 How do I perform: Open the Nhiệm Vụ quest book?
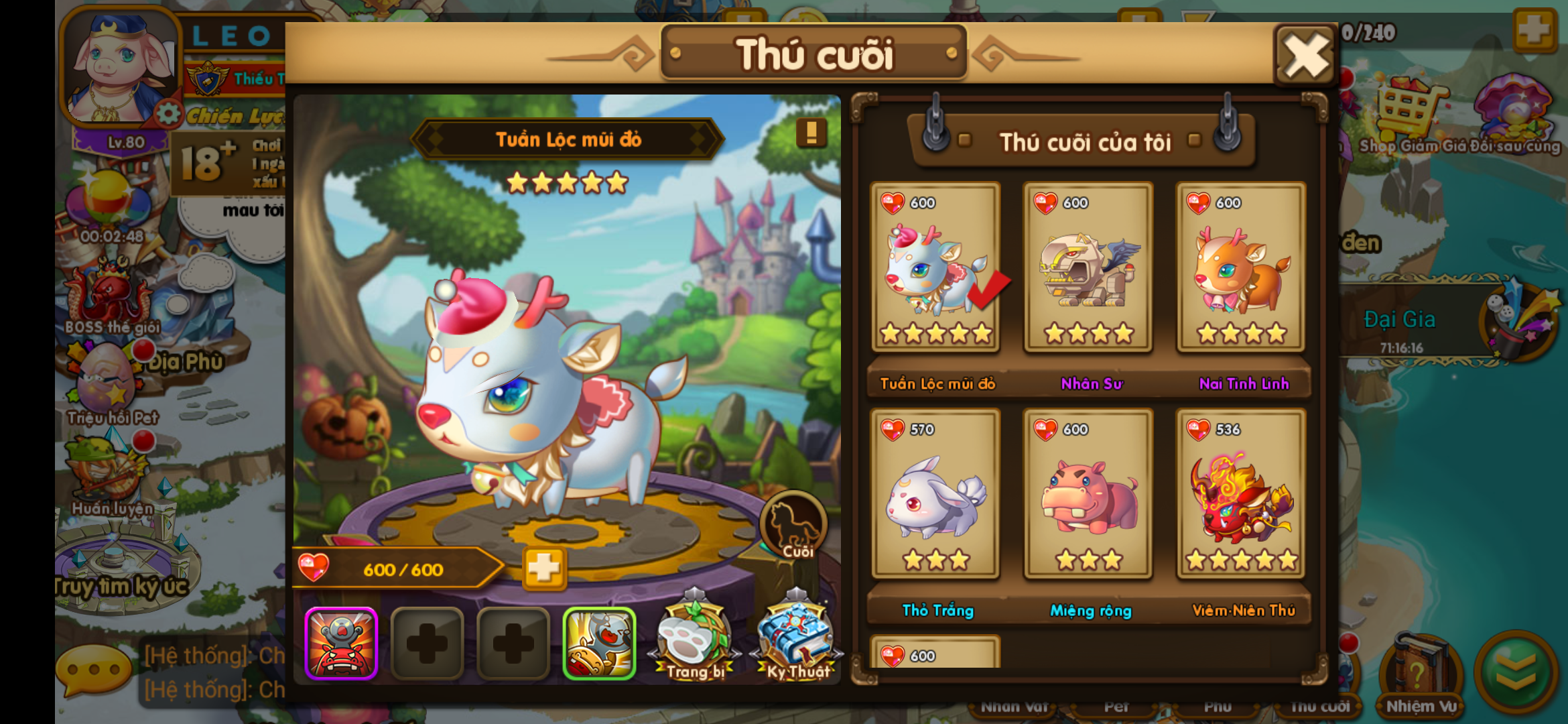1421,674
